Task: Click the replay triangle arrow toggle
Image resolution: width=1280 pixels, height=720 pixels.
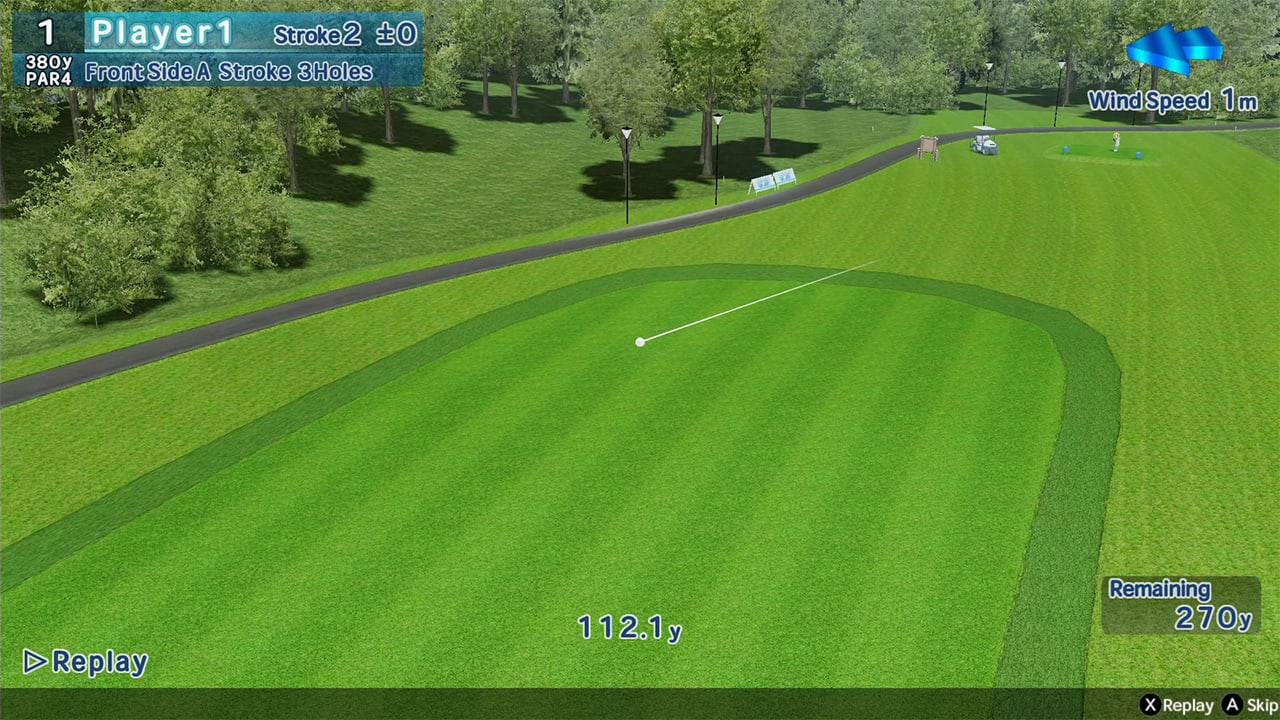Action: coord(34,662)
